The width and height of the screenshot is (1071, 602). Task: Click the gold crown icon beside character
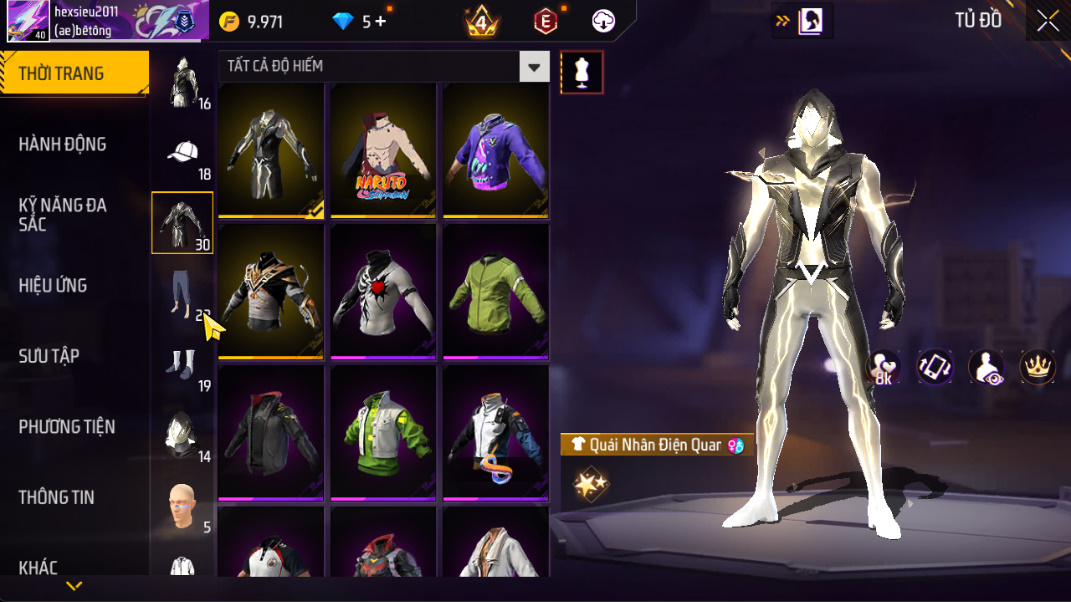(x=1038, y=367)
